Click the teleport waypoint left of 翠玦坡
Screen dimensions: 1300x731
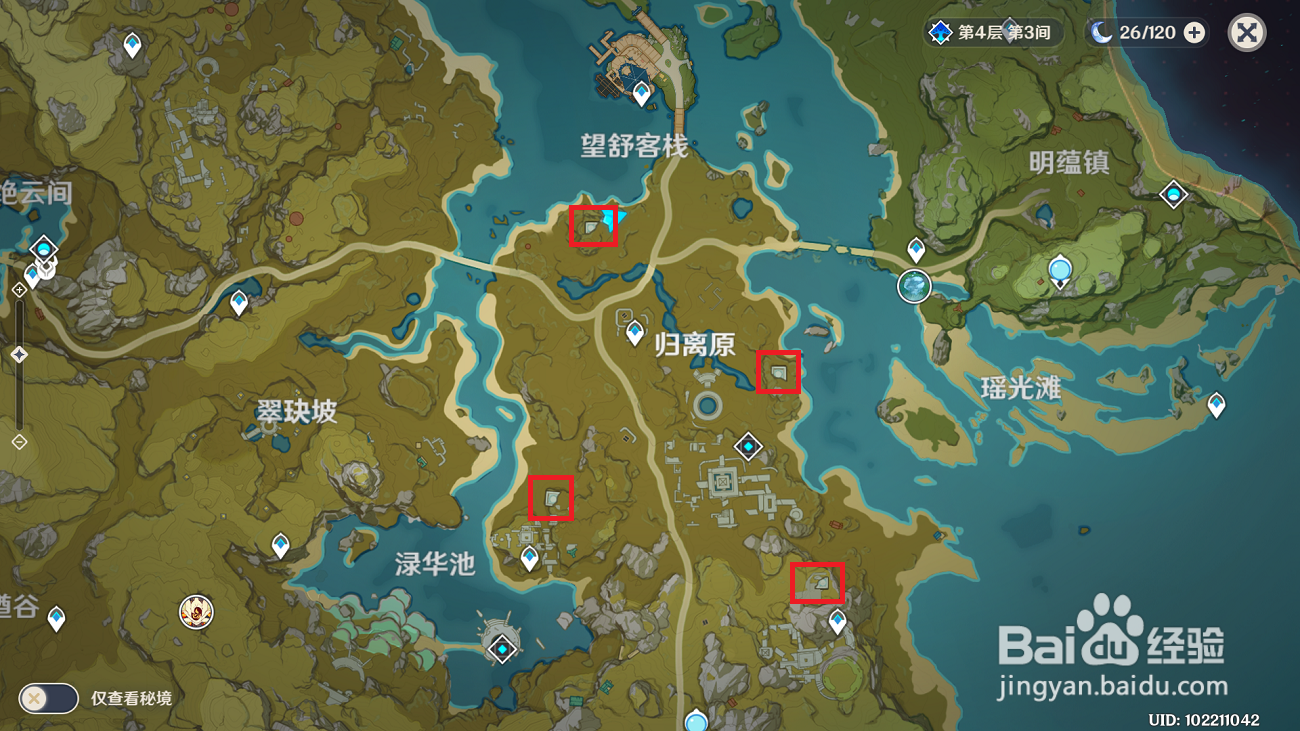point(237,298)
